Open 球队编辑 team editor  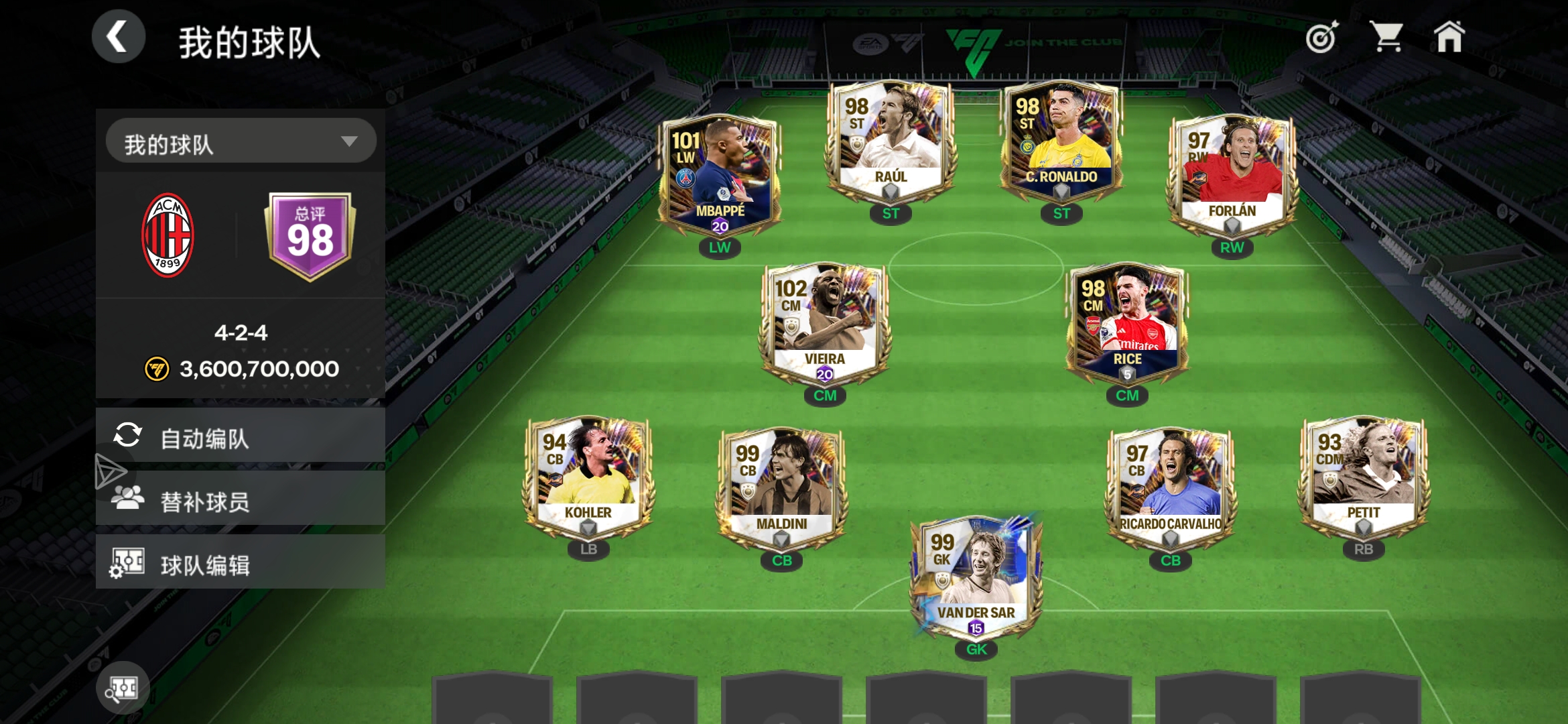click(241, 563)
